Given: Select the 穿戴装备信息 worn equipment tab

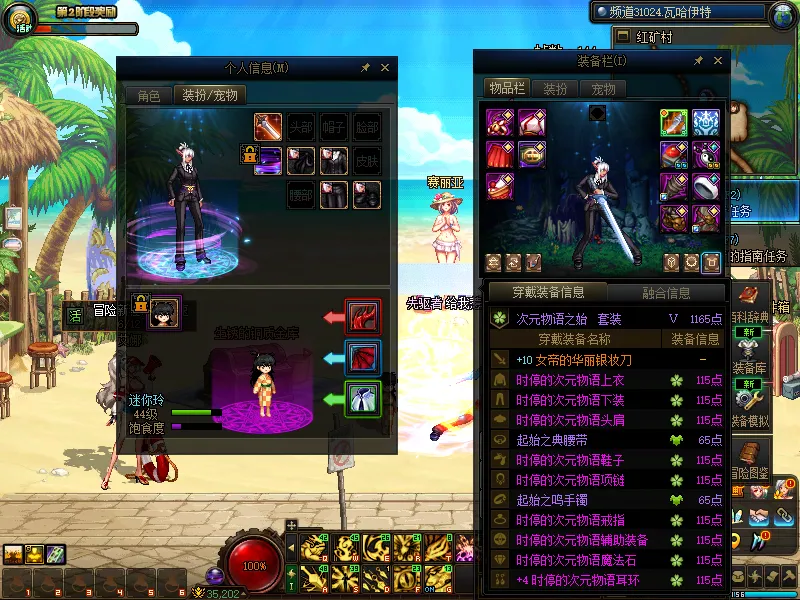Looking at the screenshot, I should click(548, 293).
